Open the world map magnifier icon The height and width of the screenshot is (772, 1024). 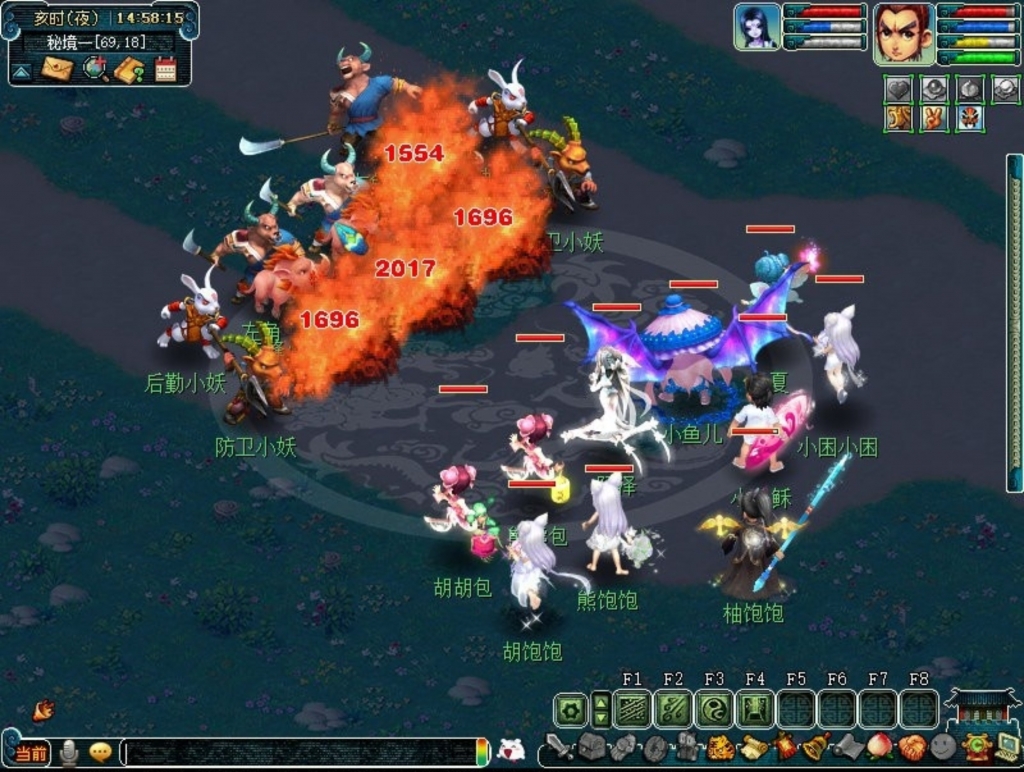pos(95,69)
